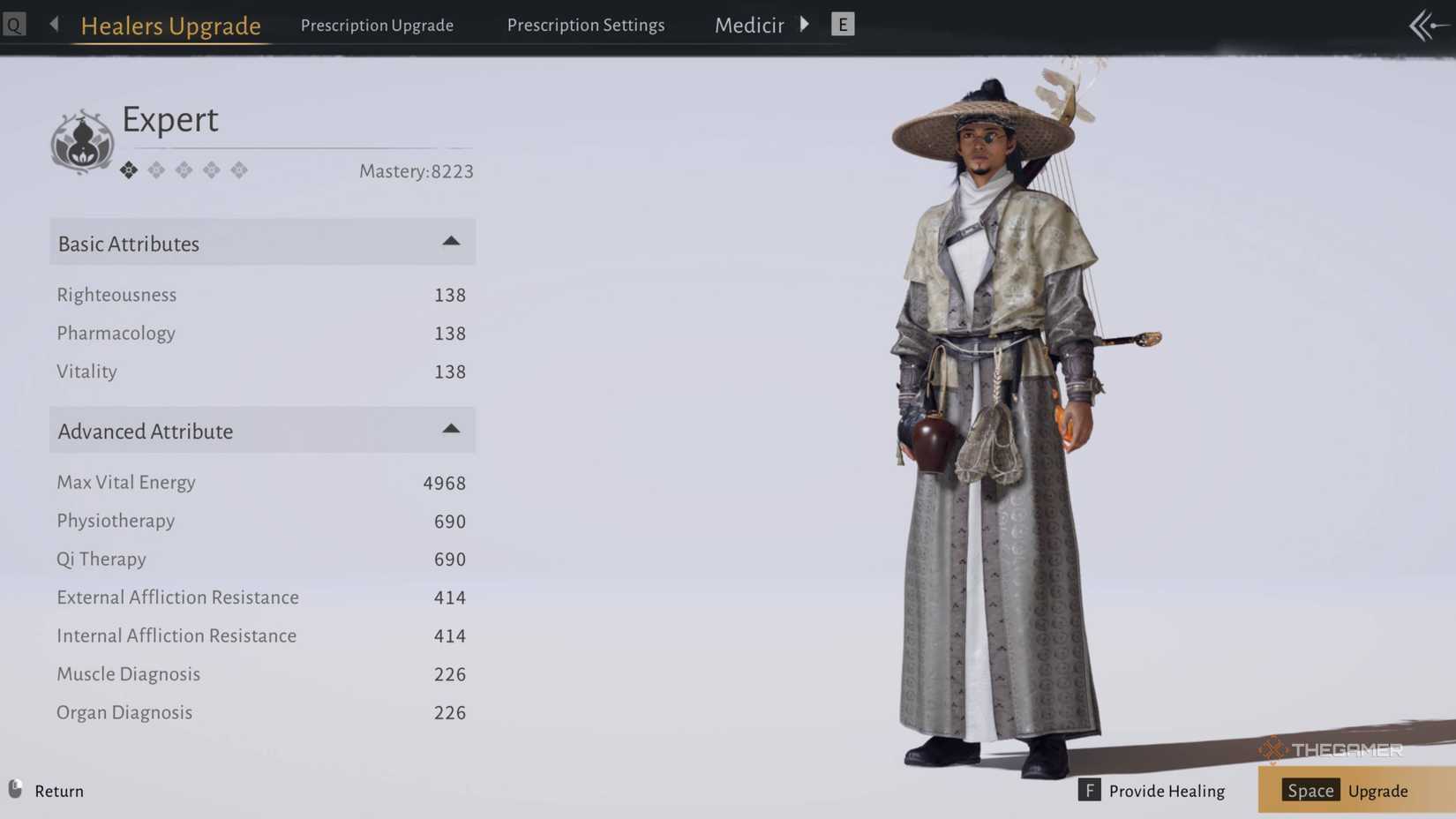The width and height of the screenshot is (1456, 819).
Task: Select the first filled mastery diamond
Action: 128,169
